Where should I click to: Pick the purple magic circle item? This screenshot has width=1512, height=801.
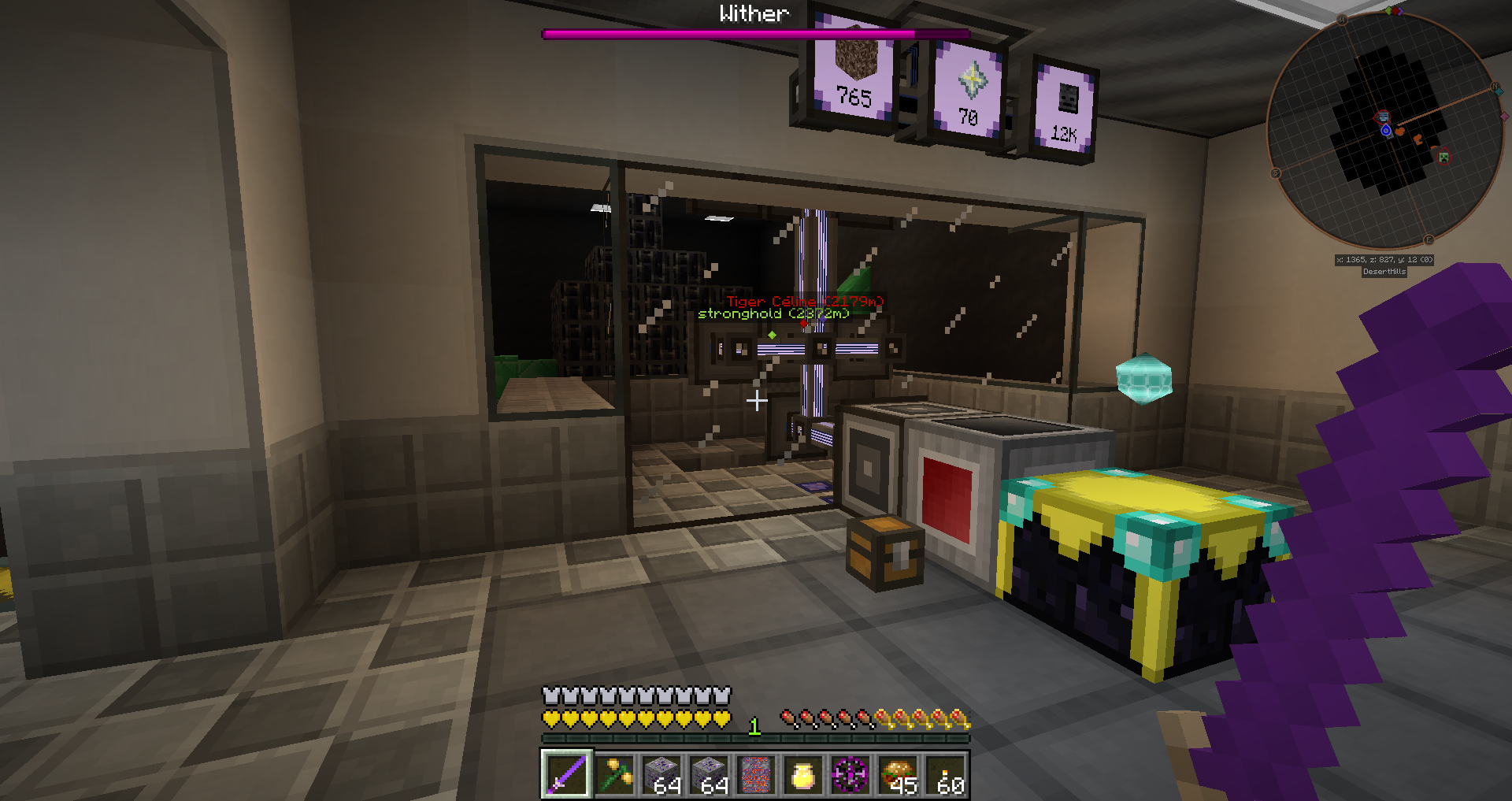[x=850, y=774]
